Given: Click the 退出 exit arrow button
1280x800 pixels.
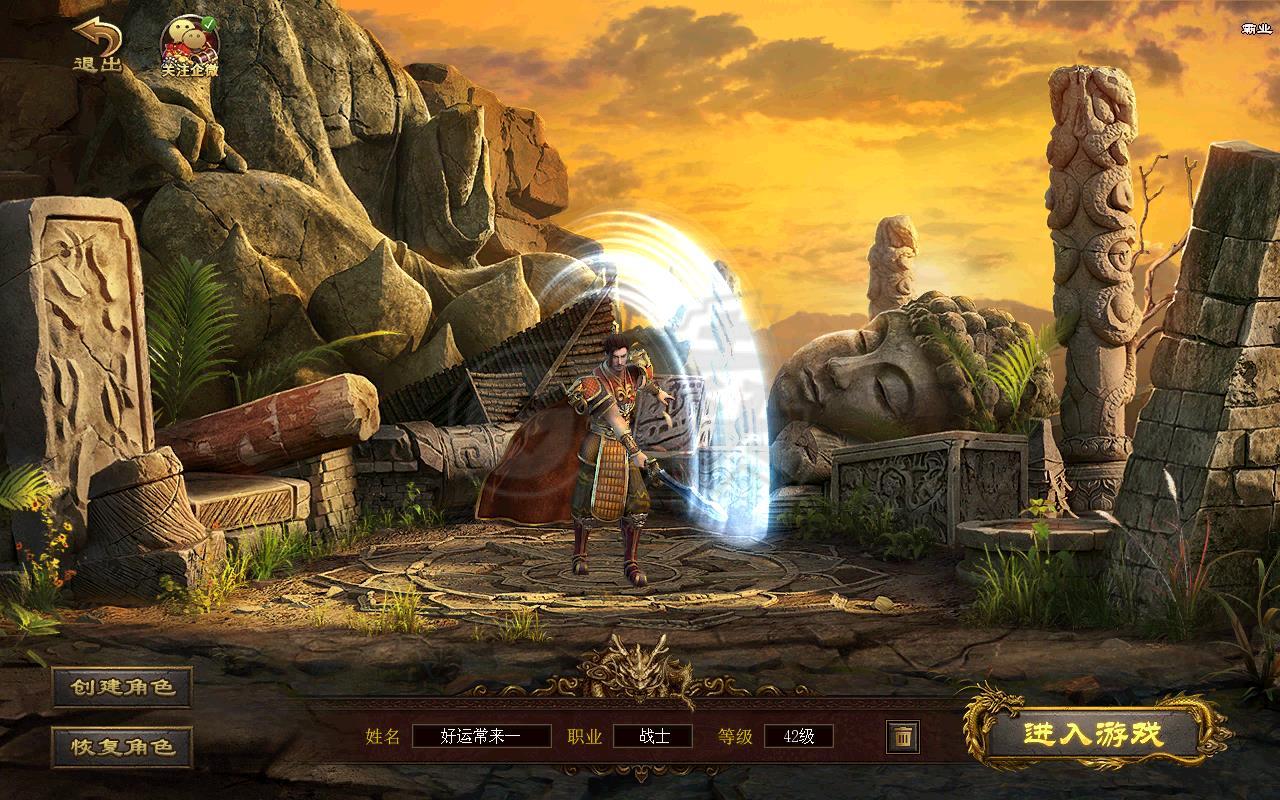Looking at the screenshot, I should tap(97, 45).
